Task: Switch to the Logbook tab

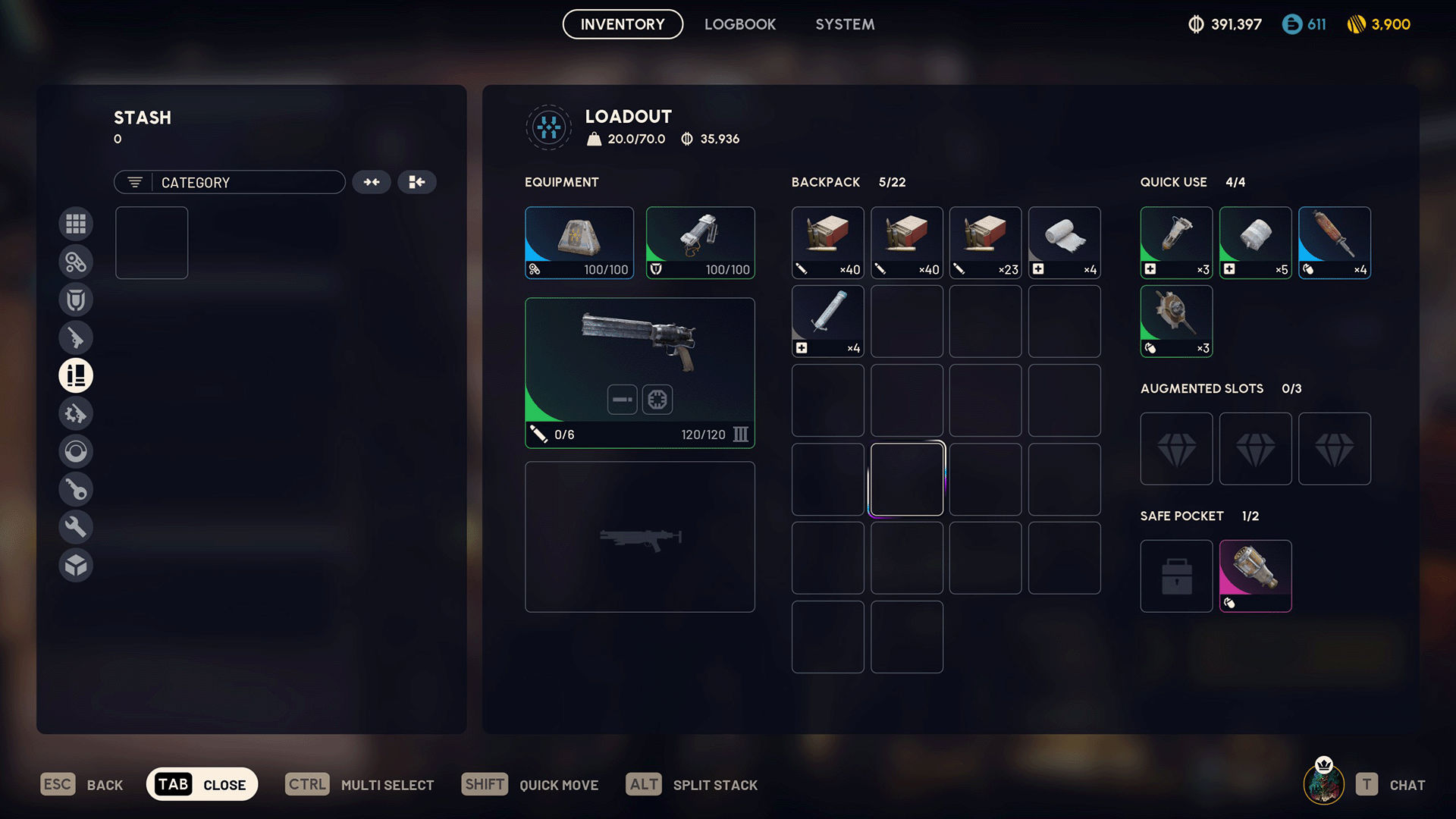Action: pyautogui.click(x=739, y=24)
